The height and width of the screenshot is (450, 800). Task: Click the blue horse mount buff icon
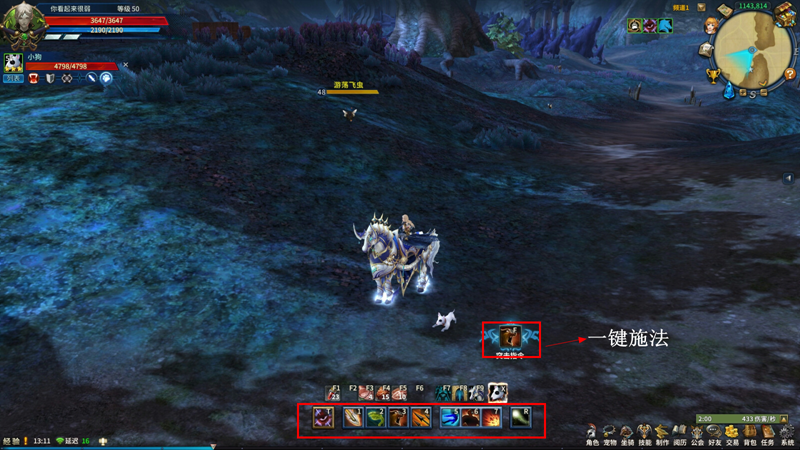pyautogui.click(x=664, y=26)
